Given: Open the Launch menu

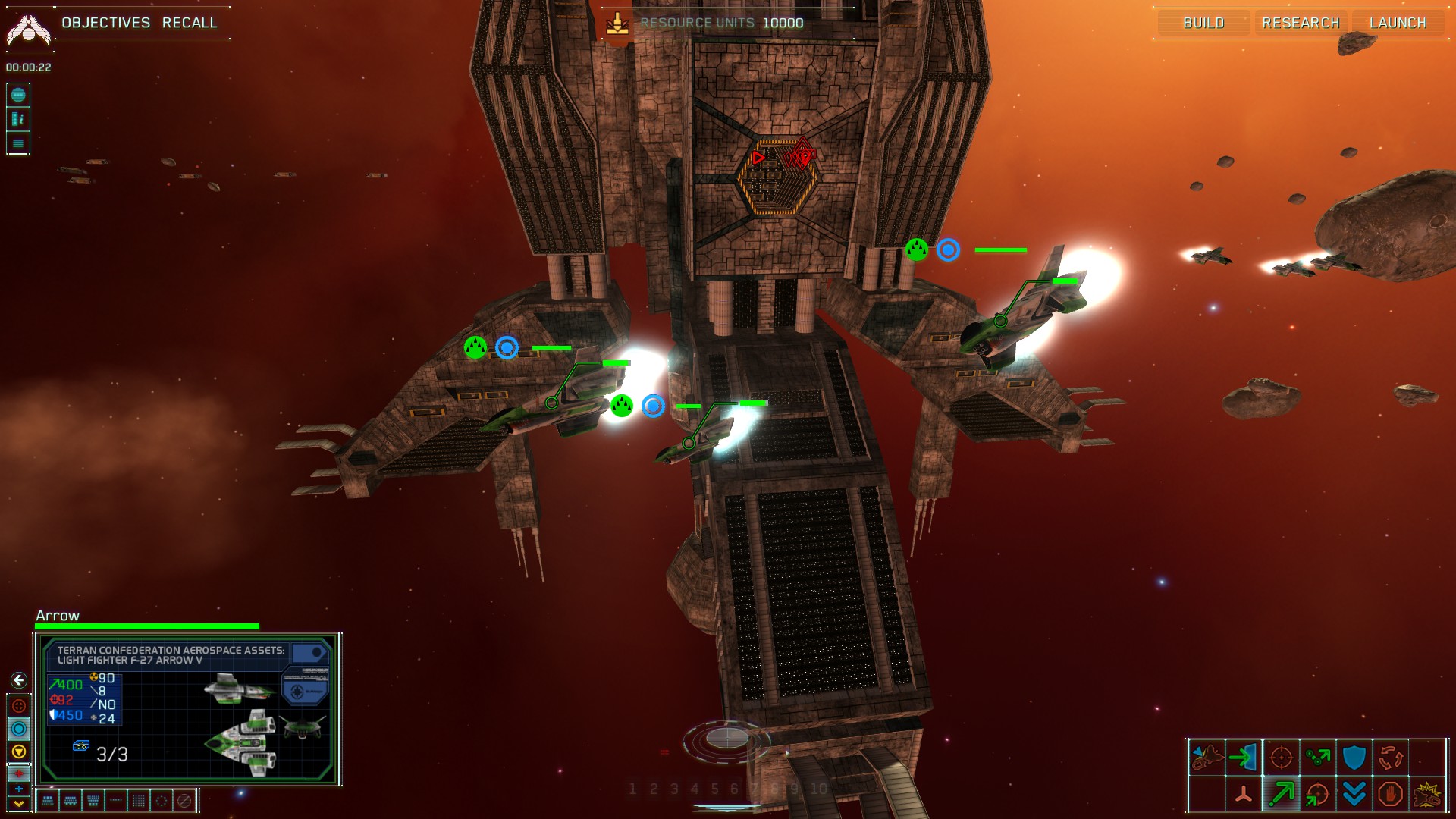Looking at the screenshot, I should point(1398,23).
